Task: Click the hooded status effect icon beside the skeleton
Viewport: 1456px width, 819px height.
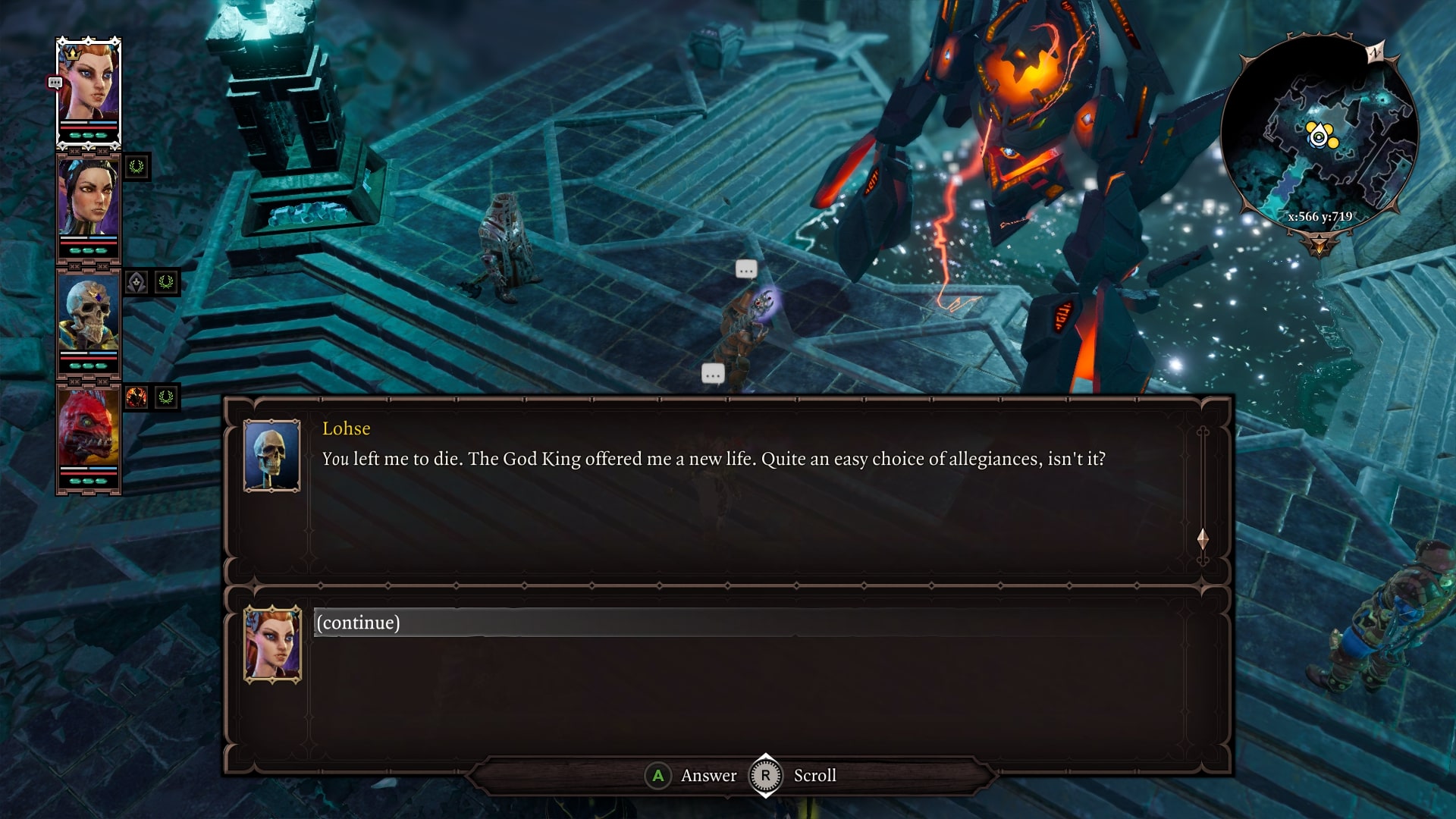Action: [x=136, y=281]
